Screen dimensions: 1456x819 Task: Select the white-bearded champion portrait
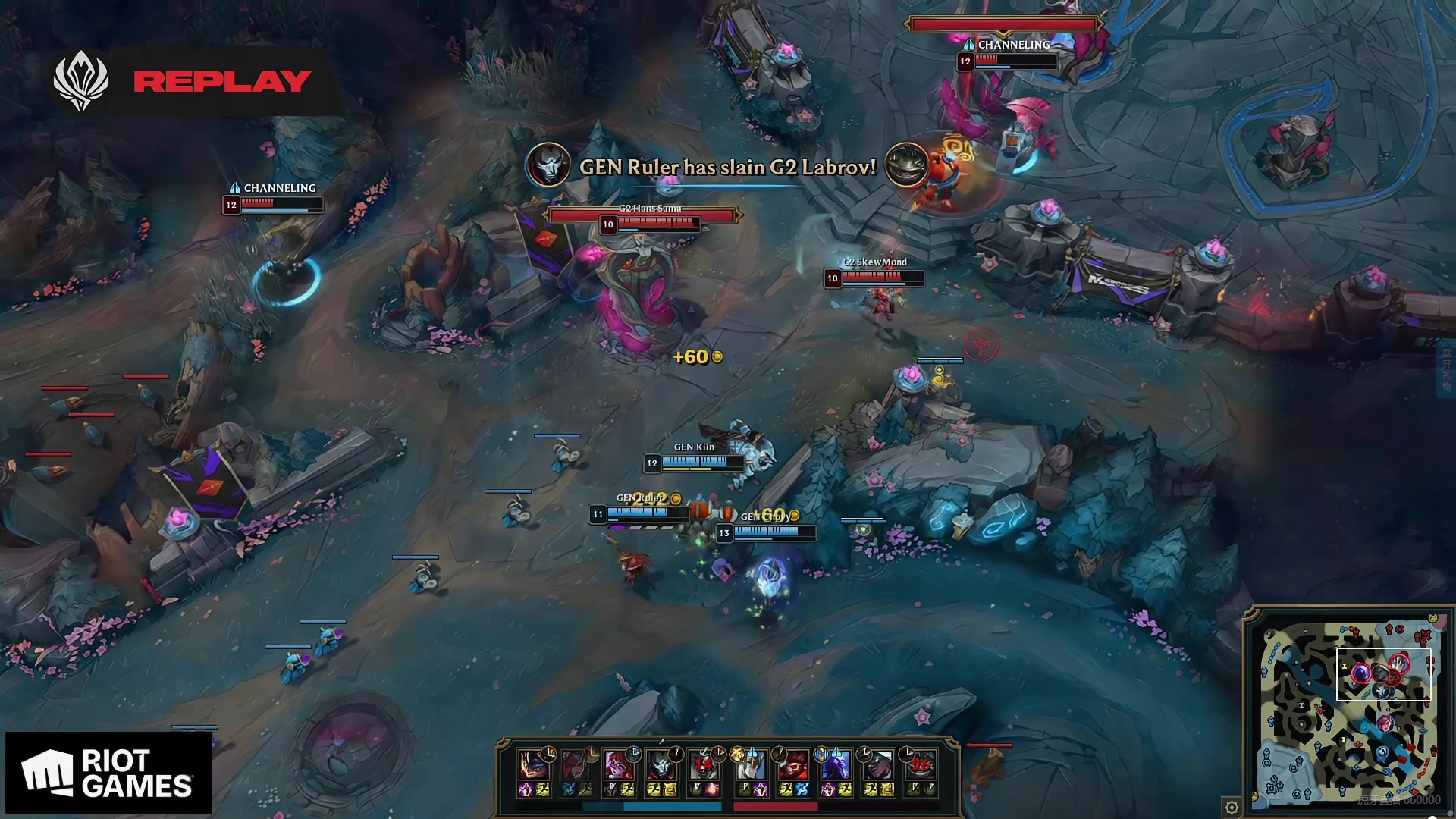[752, 764]
